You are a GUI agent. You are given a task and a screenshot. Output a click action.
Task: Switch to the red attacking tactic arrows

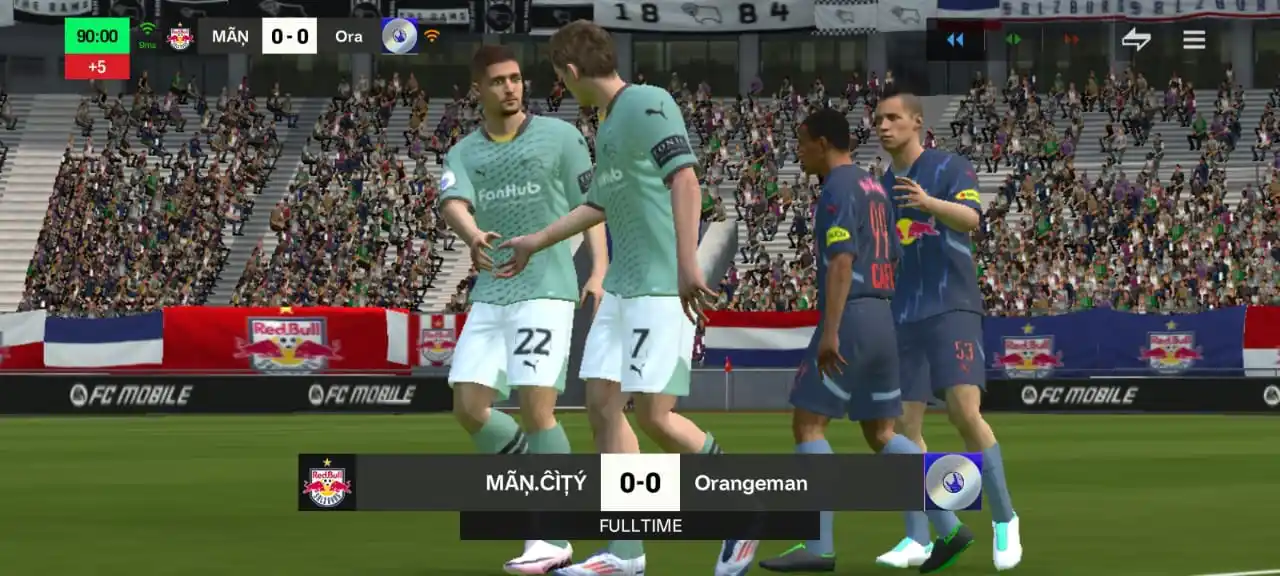tap(1071, 40)
